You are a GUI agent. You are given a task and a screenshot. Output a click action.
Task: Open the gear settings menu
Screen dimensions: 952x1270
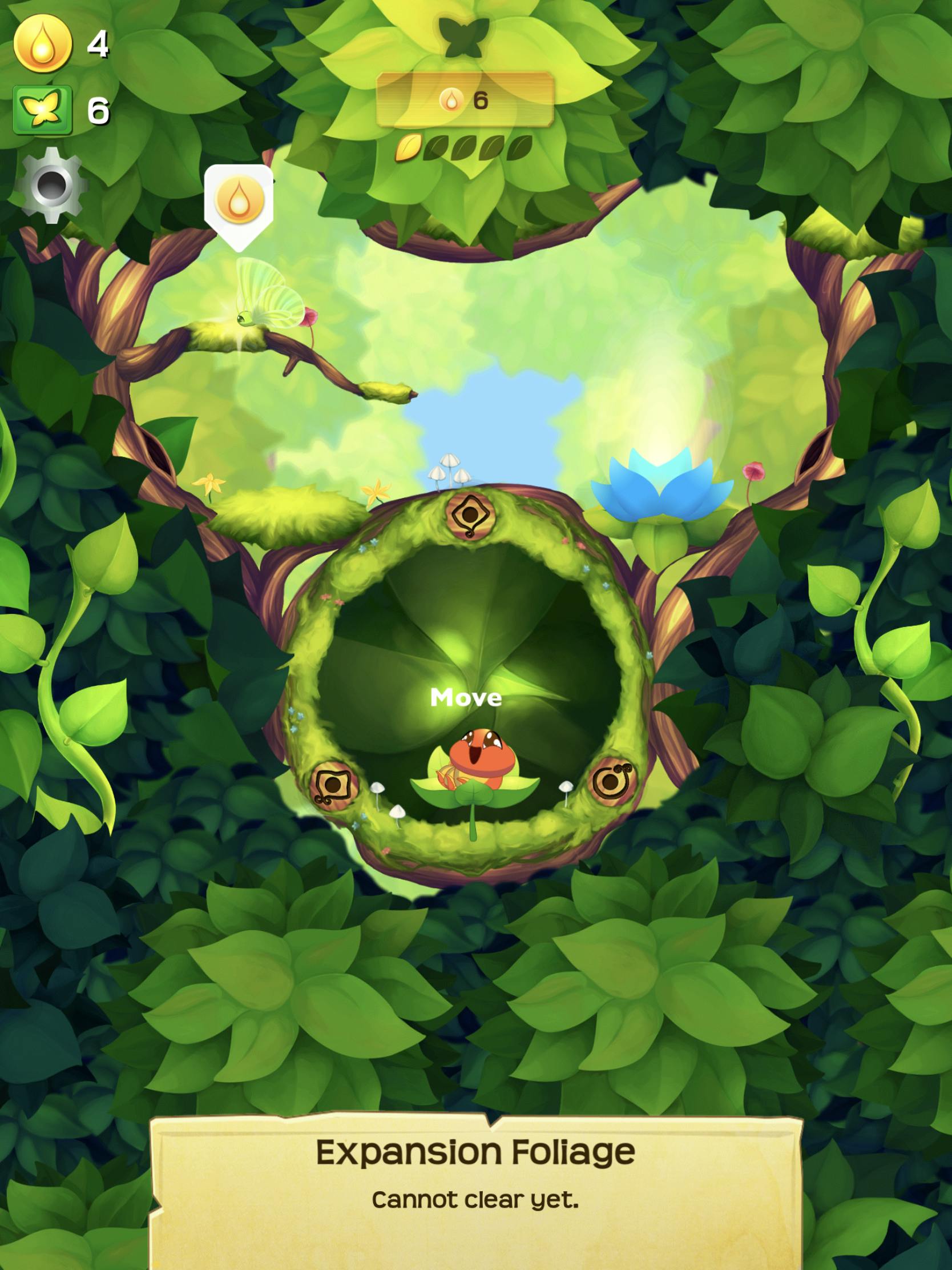click(51, 185)
